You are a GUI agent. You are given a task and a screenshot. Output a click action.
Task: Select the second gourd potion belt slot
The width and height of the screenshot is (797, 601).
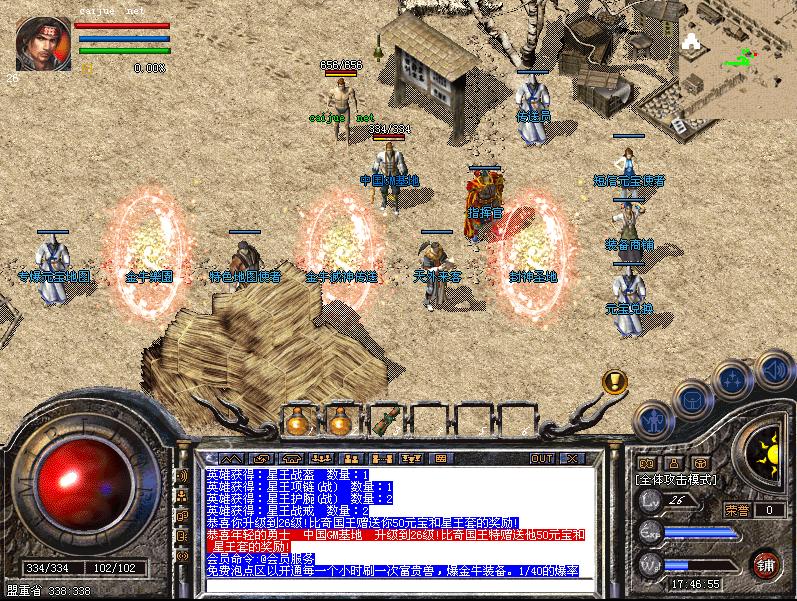click(x=340, y=421)
